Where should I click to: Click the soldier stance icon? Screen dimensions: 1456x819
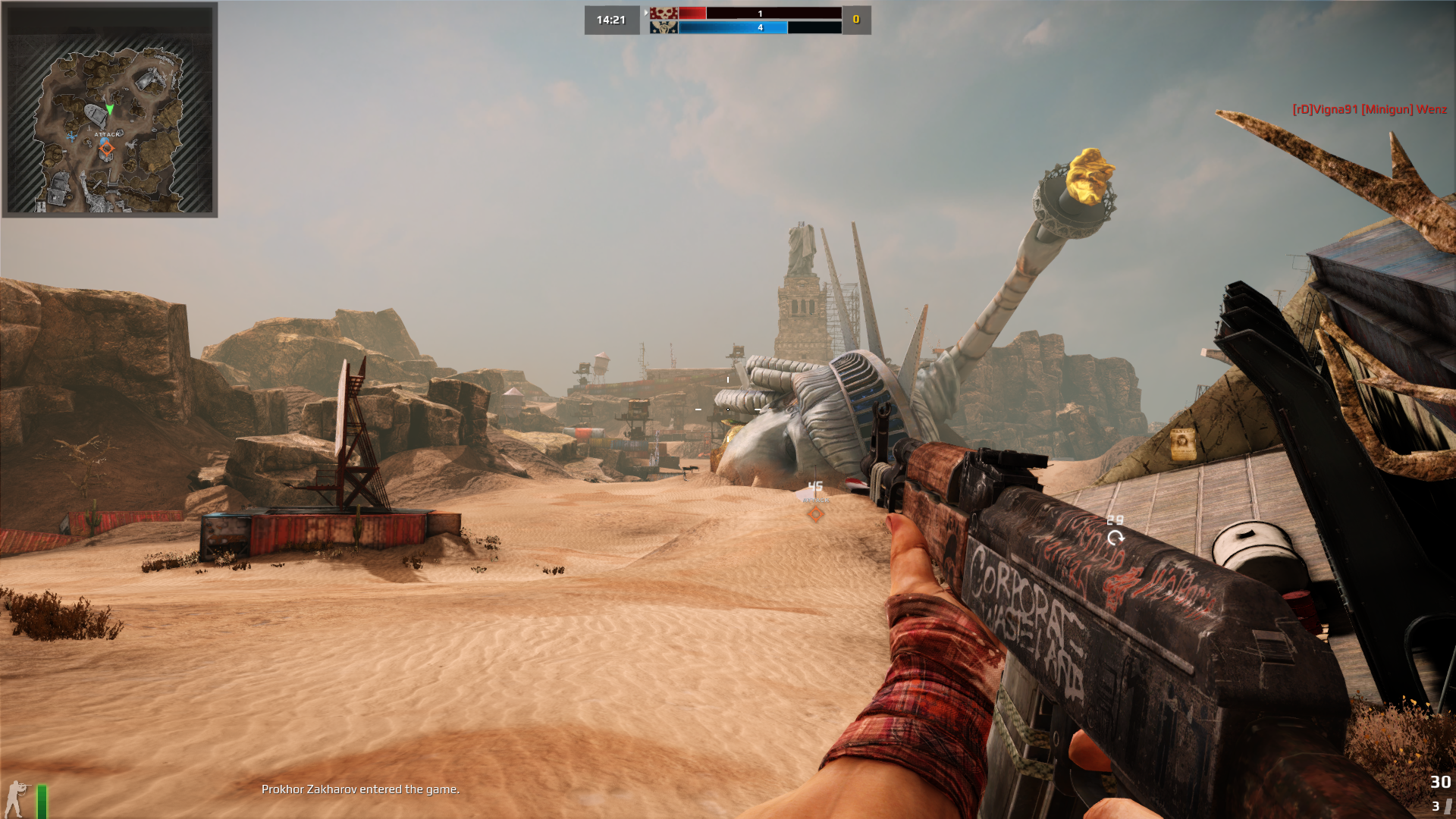pyautogui.click(x=15, y=799)
